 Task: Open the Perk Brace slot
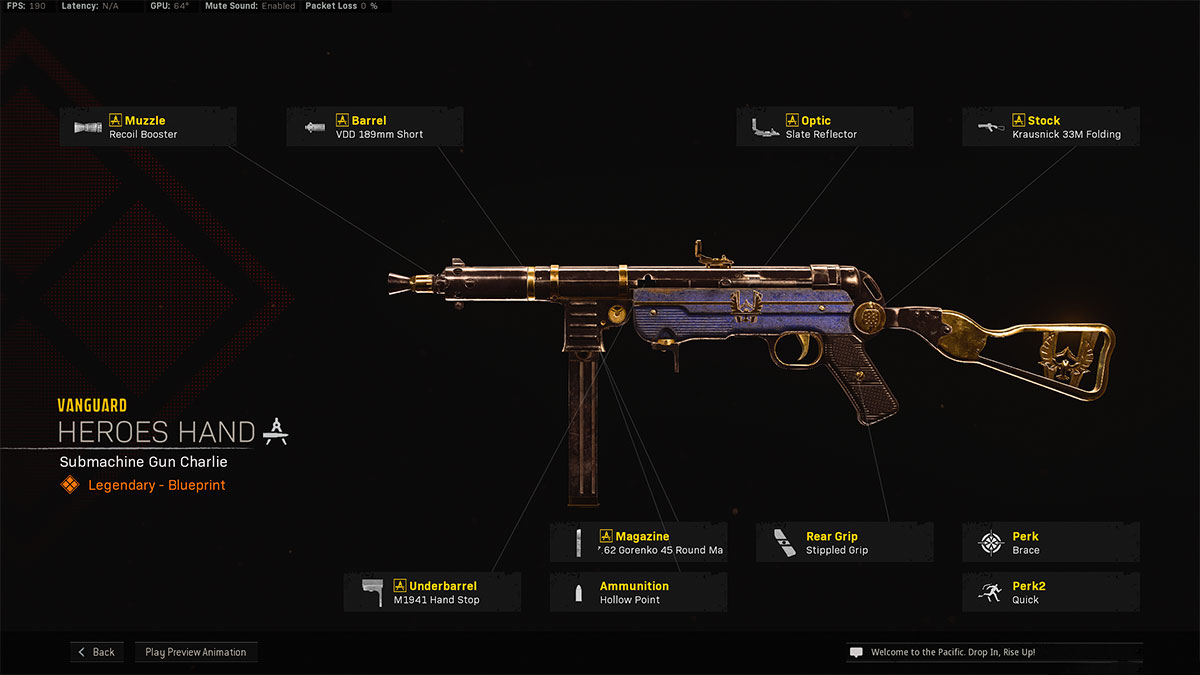[1050, 543]
